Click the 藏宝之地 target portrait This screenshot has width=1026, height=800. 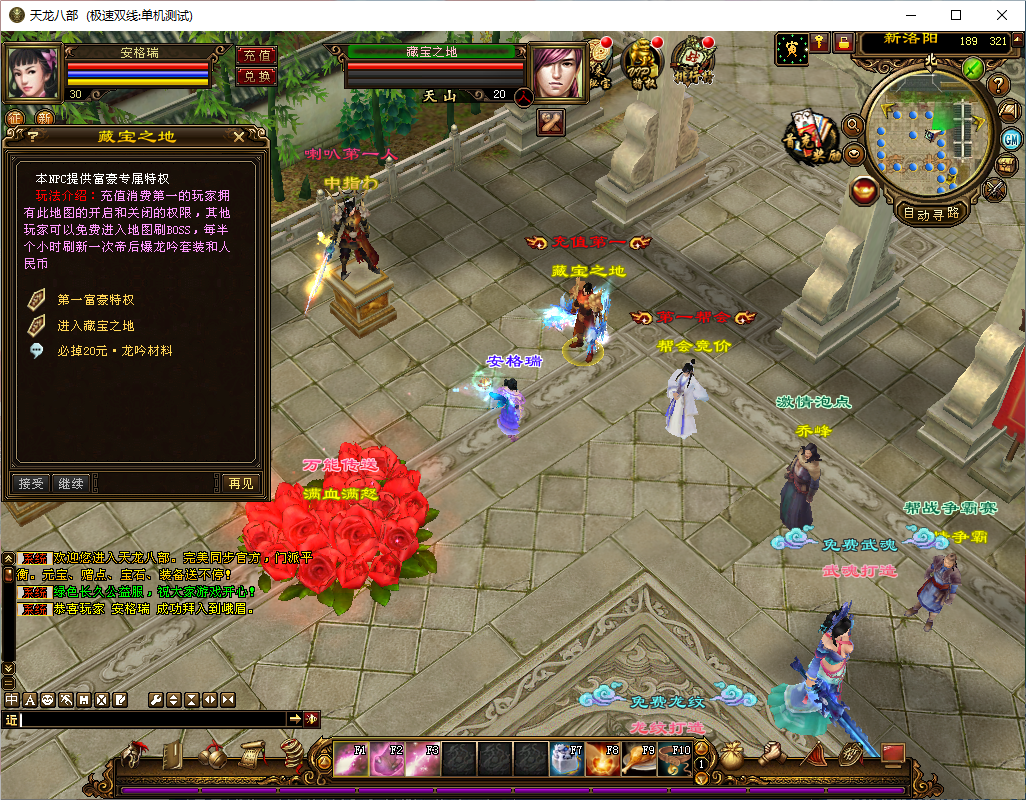558,72
